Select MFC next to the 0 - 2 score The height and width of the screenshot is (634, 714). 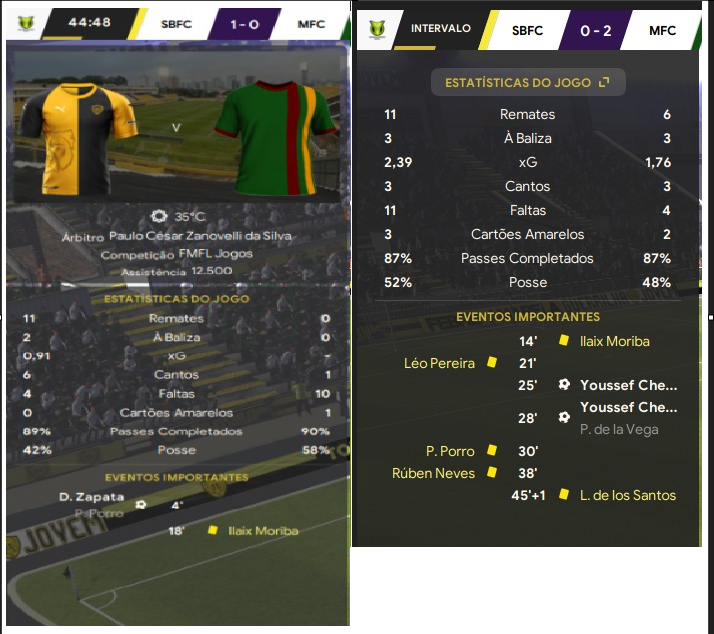(662, 30)
